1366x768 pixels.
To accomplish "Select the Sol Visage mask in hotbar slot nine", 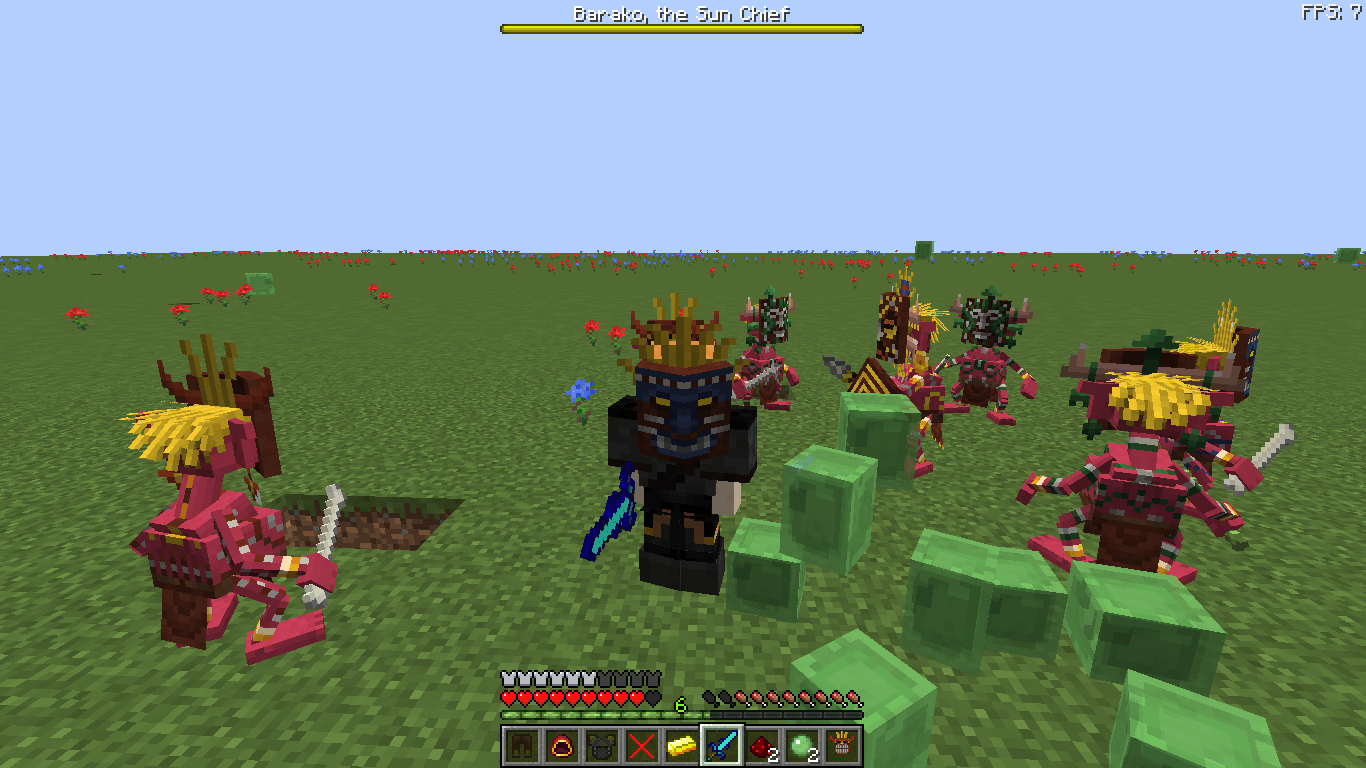I will tap(843, 747).
